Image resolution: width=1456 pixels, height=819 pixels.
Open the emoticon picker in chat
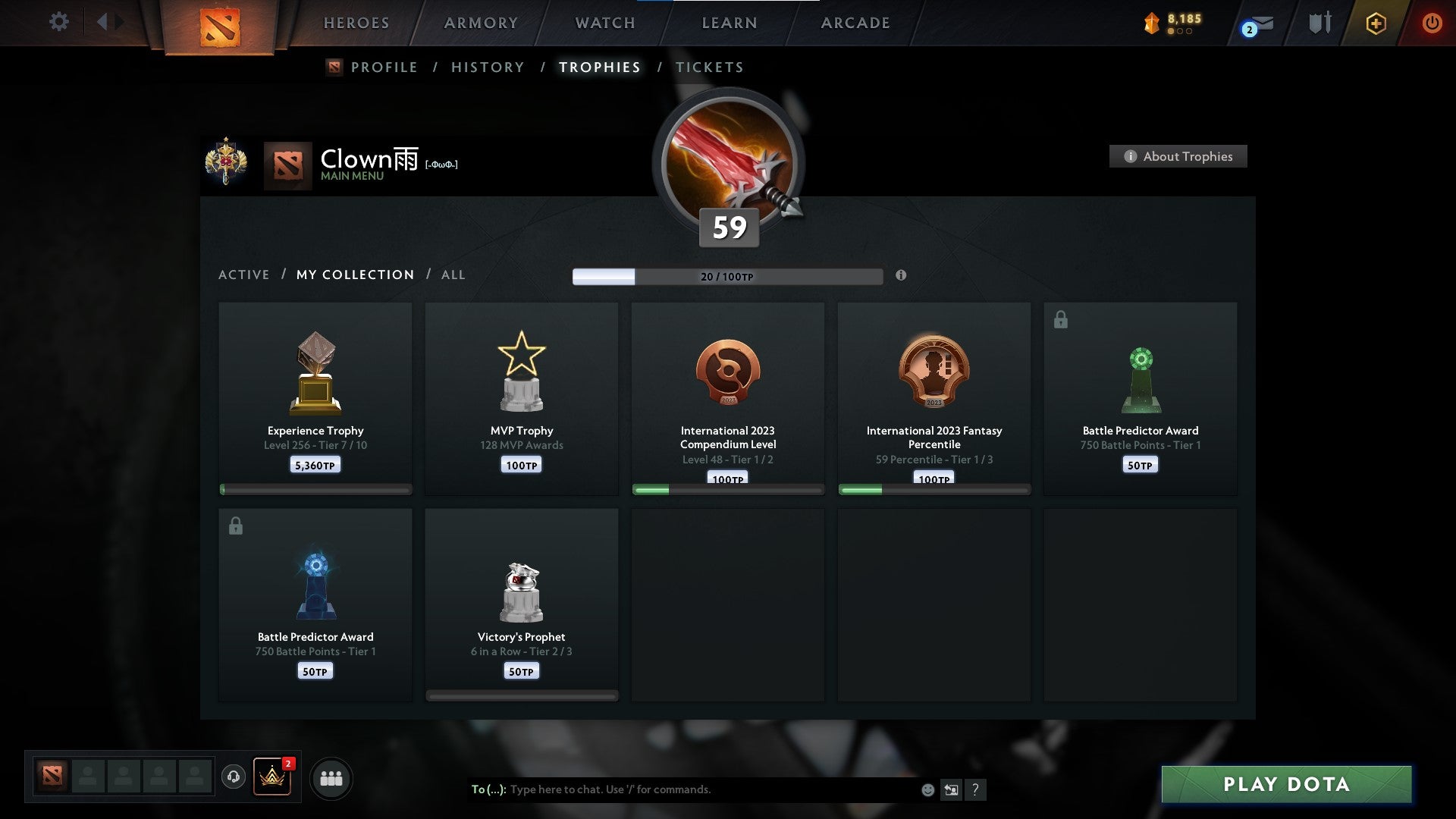coord(927,789)
